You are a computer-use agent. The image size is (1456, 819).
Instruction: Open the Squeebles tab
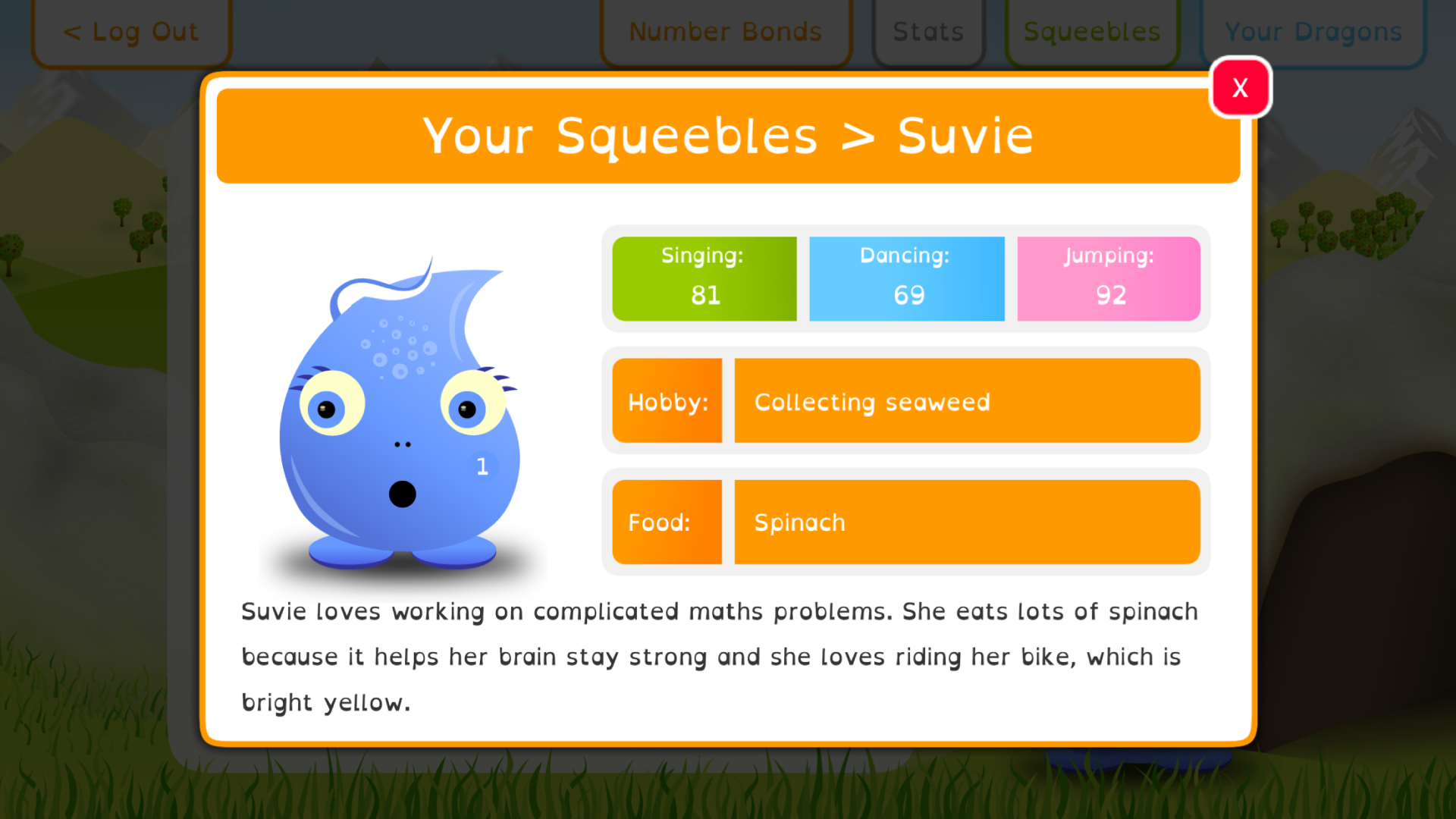point(1091,32)
